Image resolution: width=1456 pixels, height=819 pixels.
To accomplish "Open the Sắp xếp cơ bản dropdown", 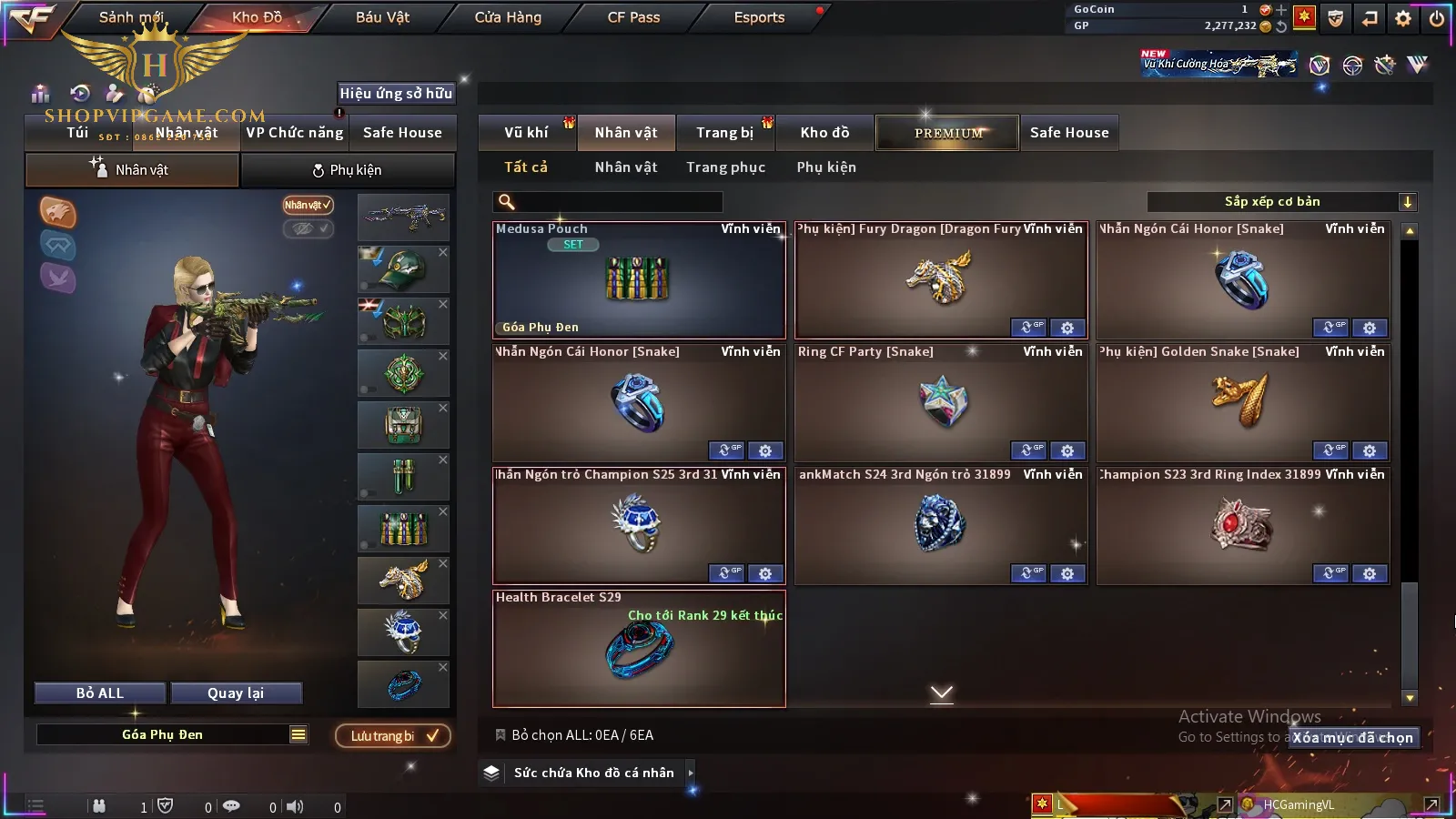I will 1281,202.
